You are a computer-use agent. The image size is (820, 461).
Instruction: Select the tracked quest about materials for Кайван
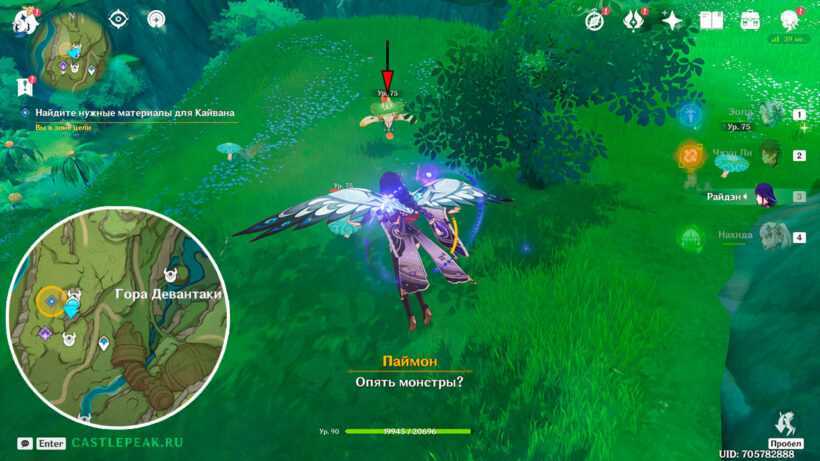pos(134,115)
